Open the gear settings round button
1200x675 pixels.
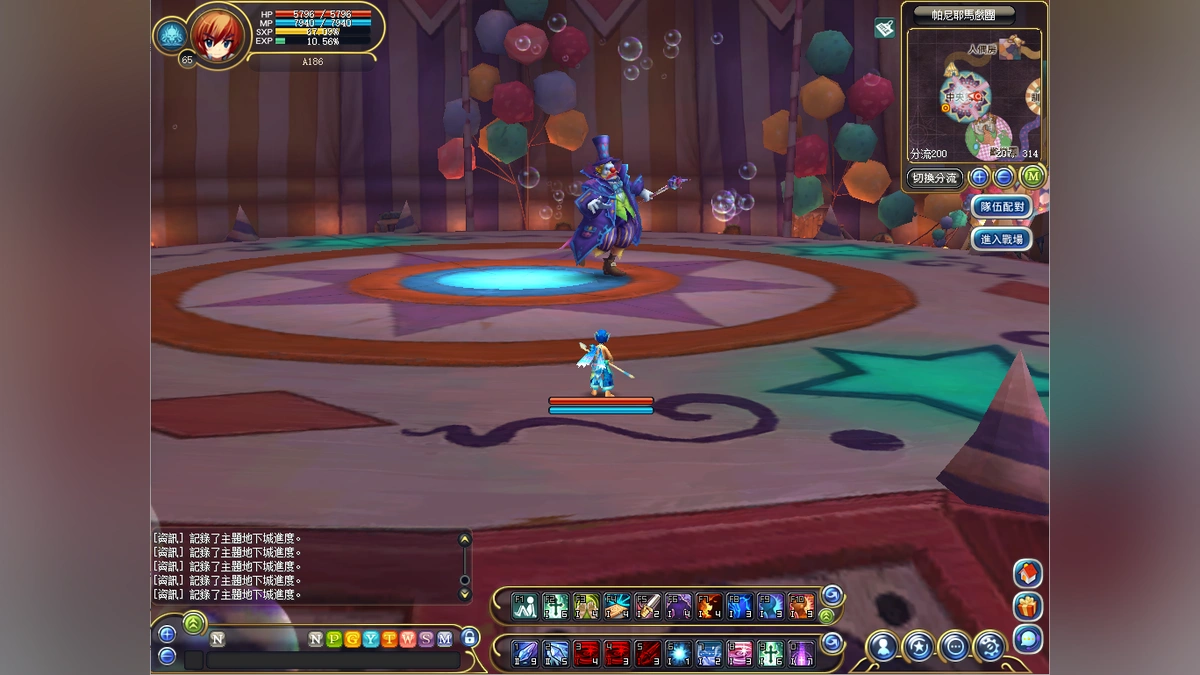(x=990, y=646)
